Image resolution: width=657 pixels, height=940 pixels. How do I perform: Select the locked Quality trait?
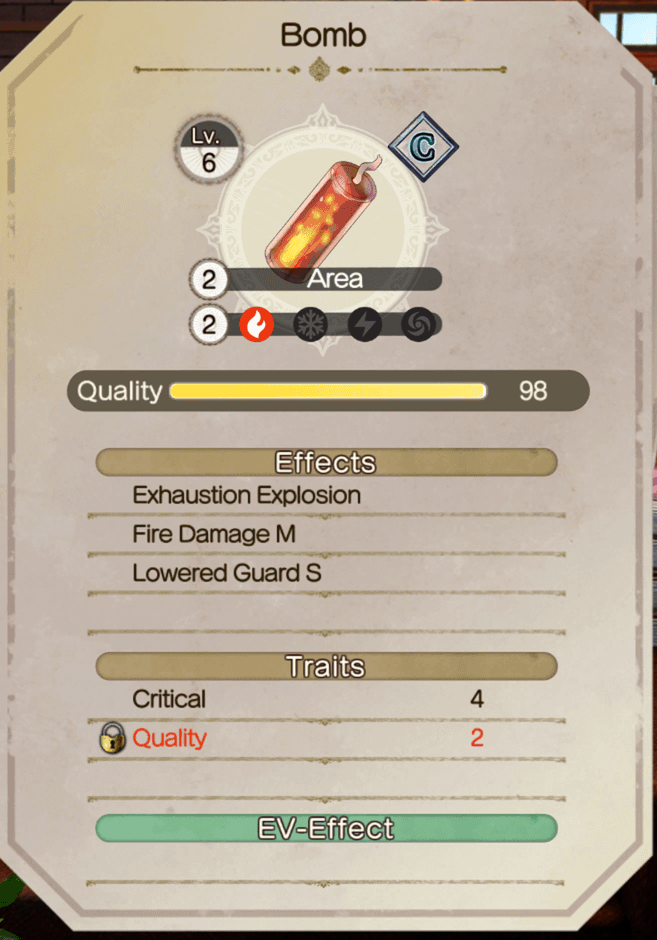(x=169, y=739)
